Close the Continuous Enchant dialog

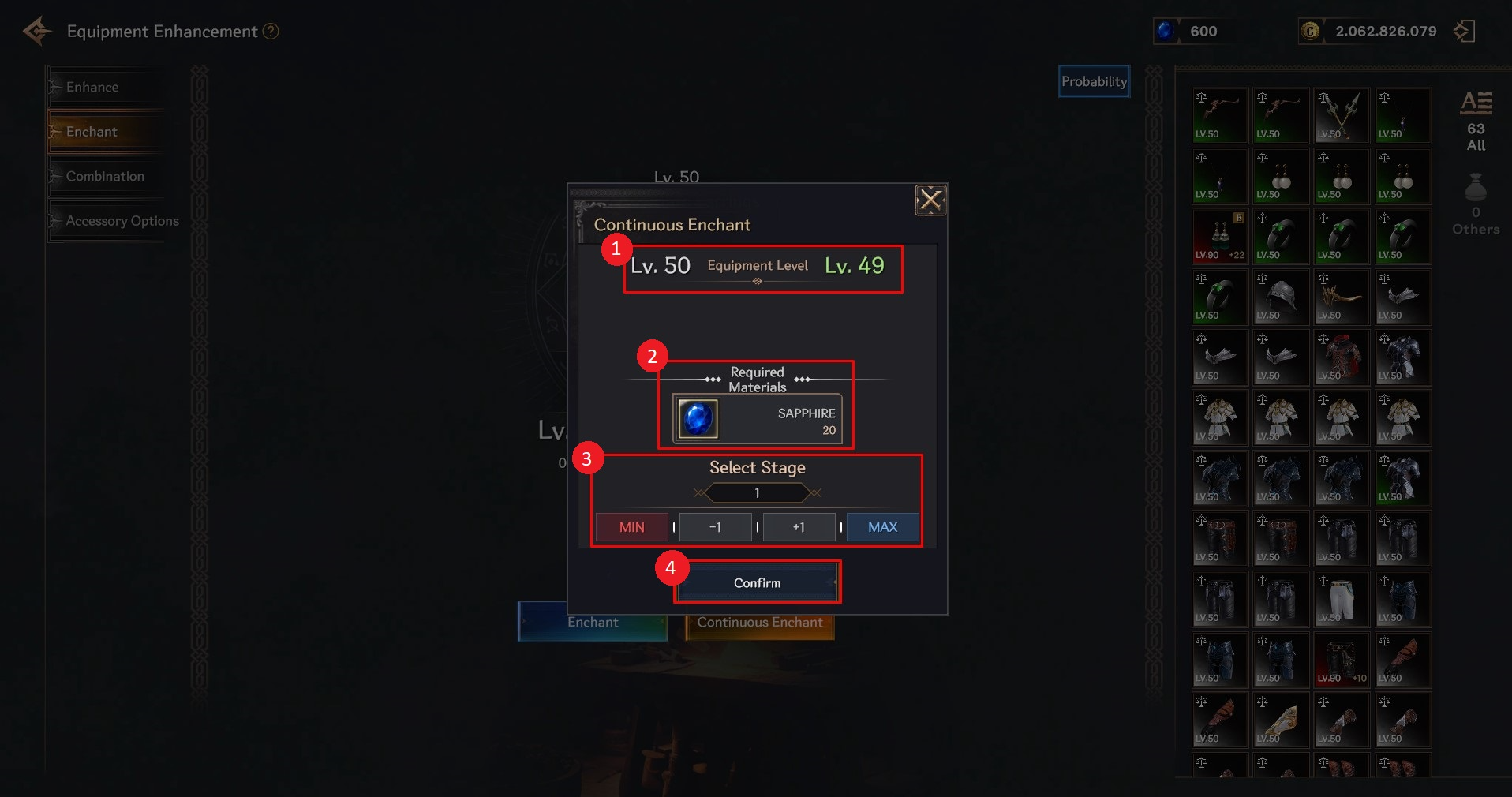pos(930,200)
